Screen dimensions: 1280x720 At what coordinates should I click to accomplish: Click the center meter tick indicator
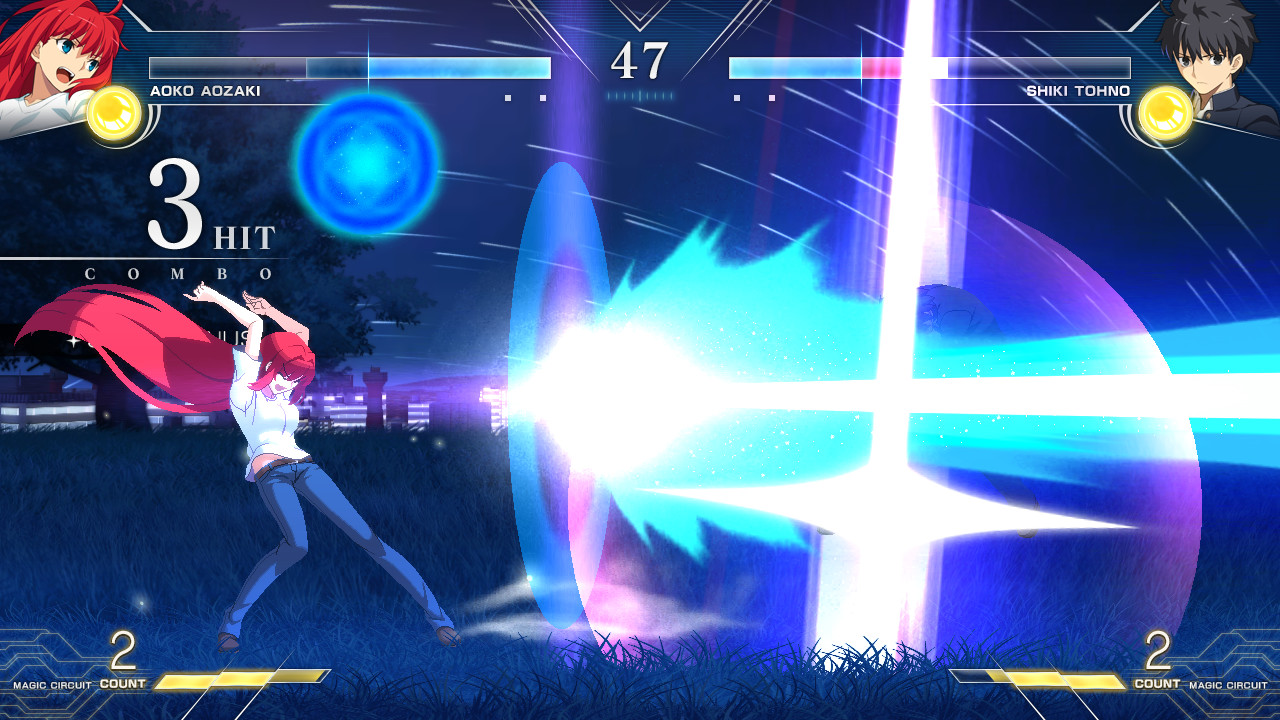(640, 95)
